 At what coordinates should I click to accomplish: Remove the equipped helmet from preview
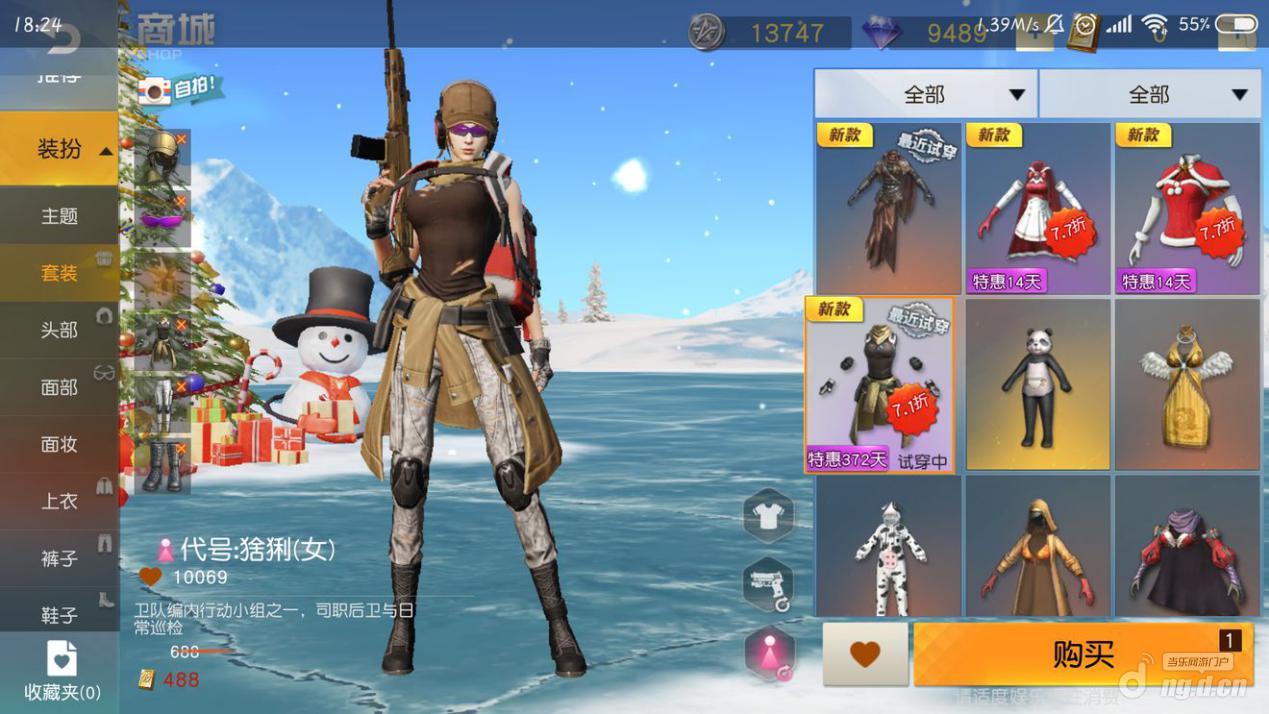coord(181,140)
